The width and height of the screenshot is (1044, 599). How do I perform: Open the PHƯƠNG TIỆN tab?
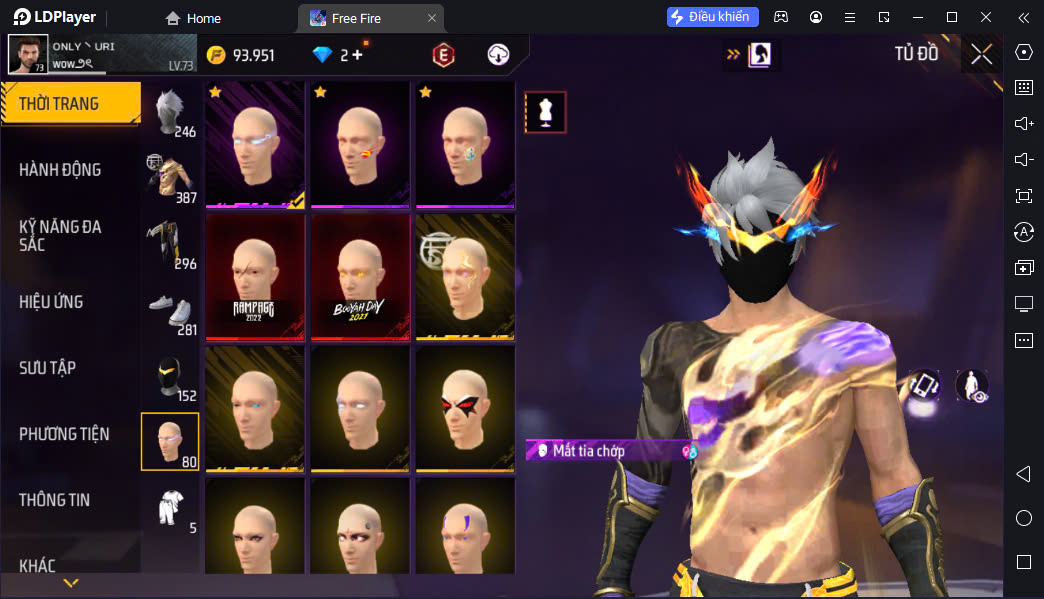(x=64, y=434)
